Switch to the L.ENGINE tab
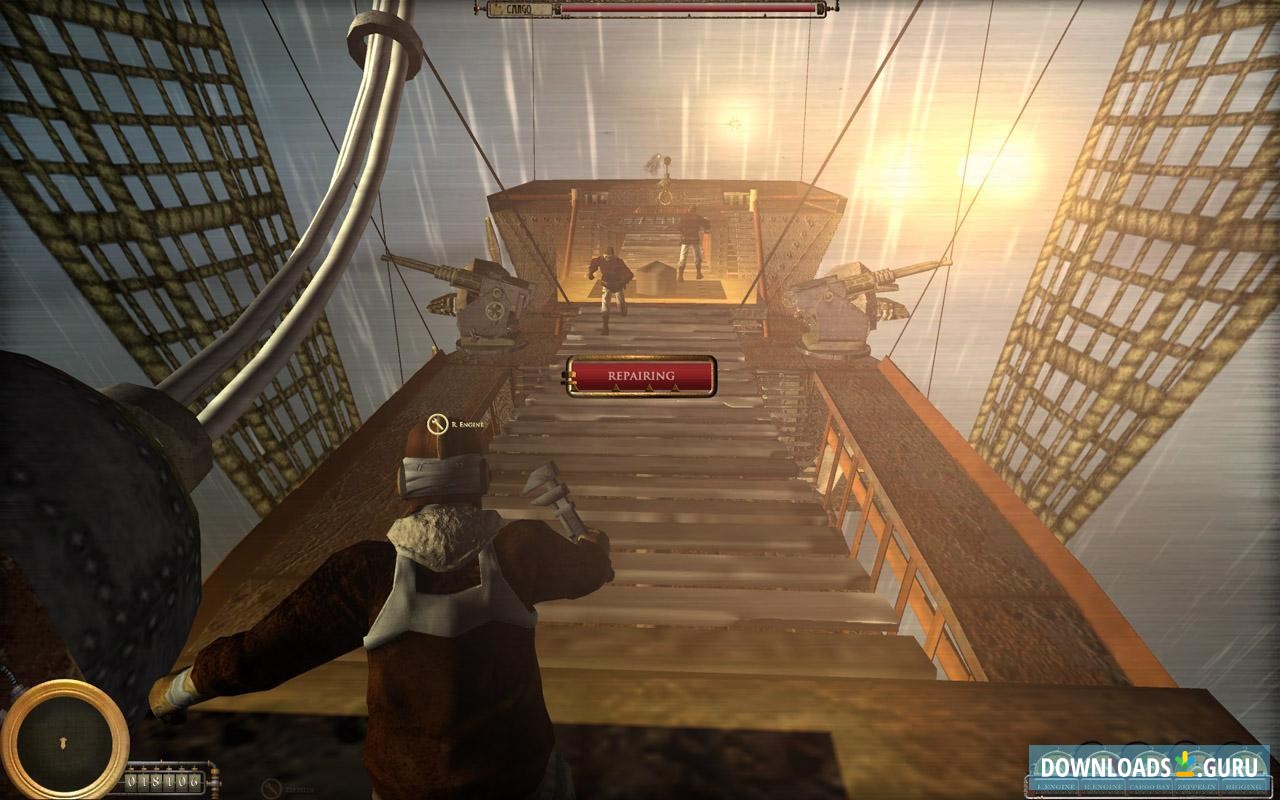This screenshot has height=800, width=1280. pos(1055,787)
